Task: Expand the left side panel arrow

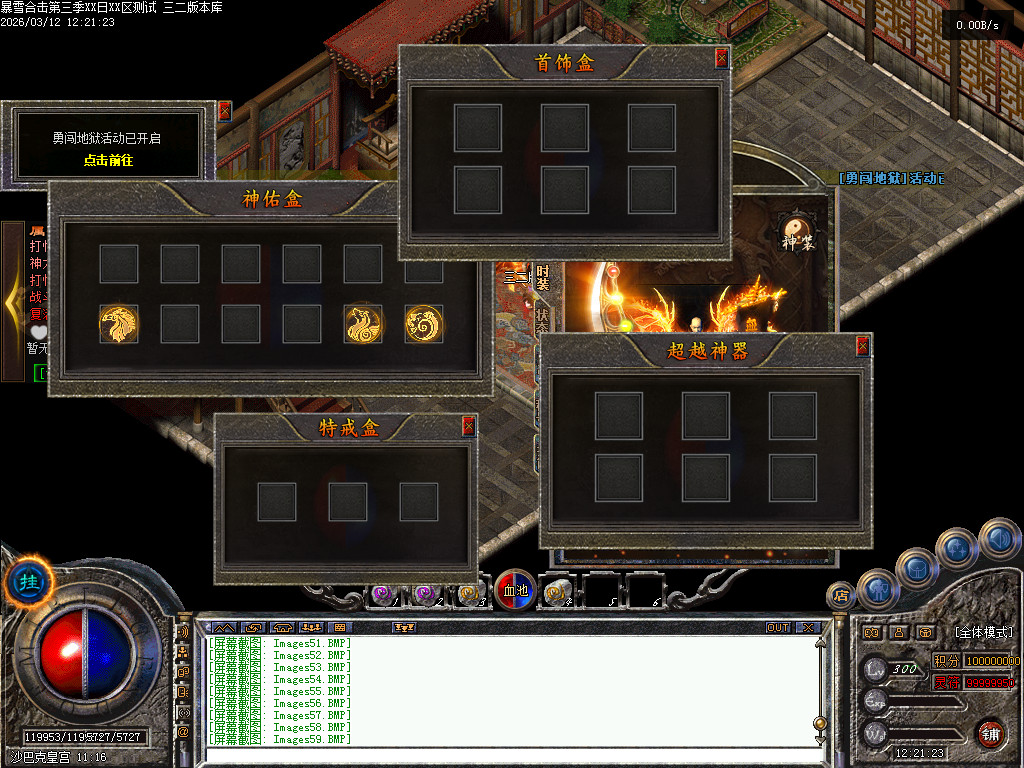Action: [12, 301]
